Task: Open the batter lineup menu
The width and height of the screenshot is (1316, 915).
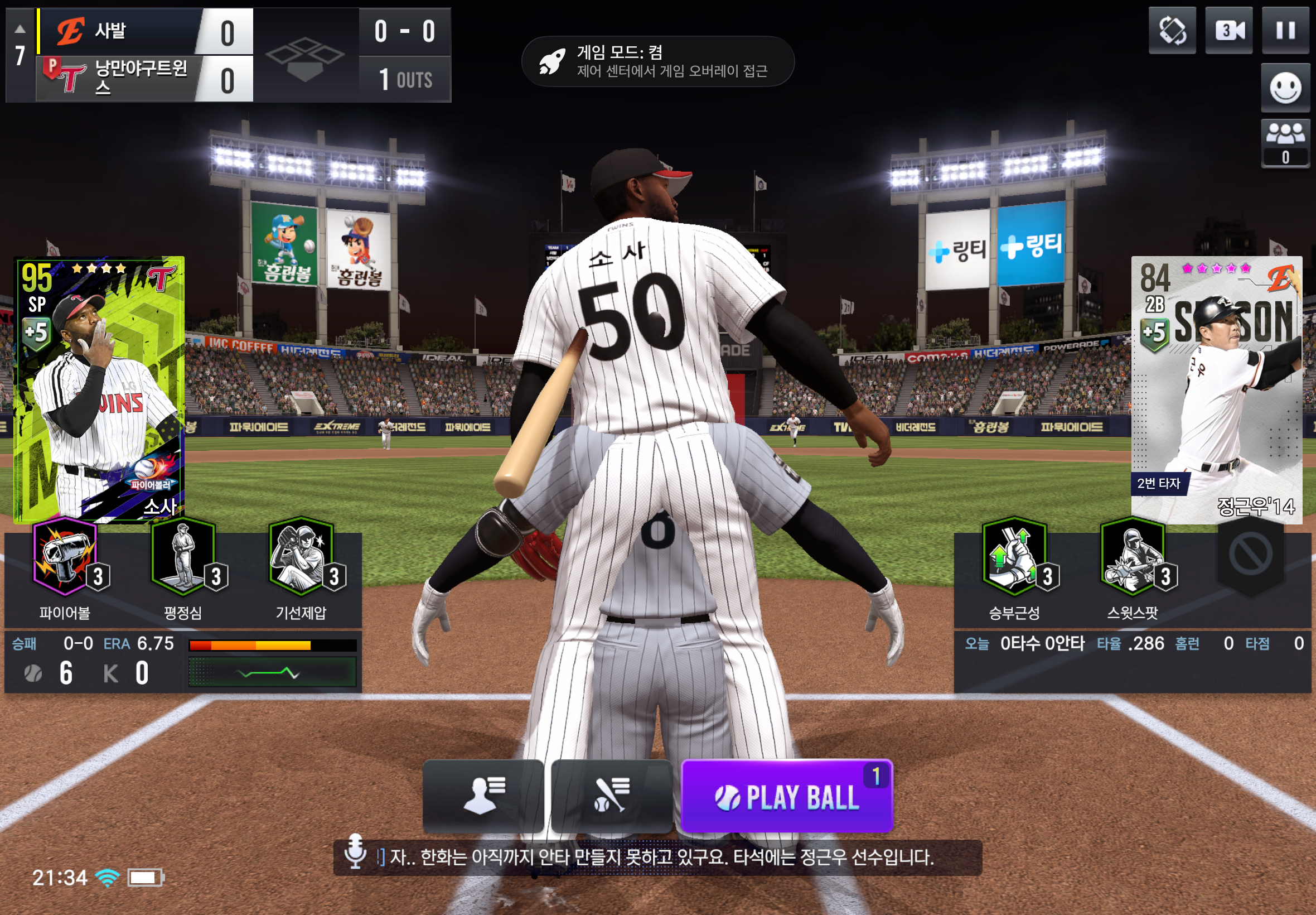Action: 611,796
